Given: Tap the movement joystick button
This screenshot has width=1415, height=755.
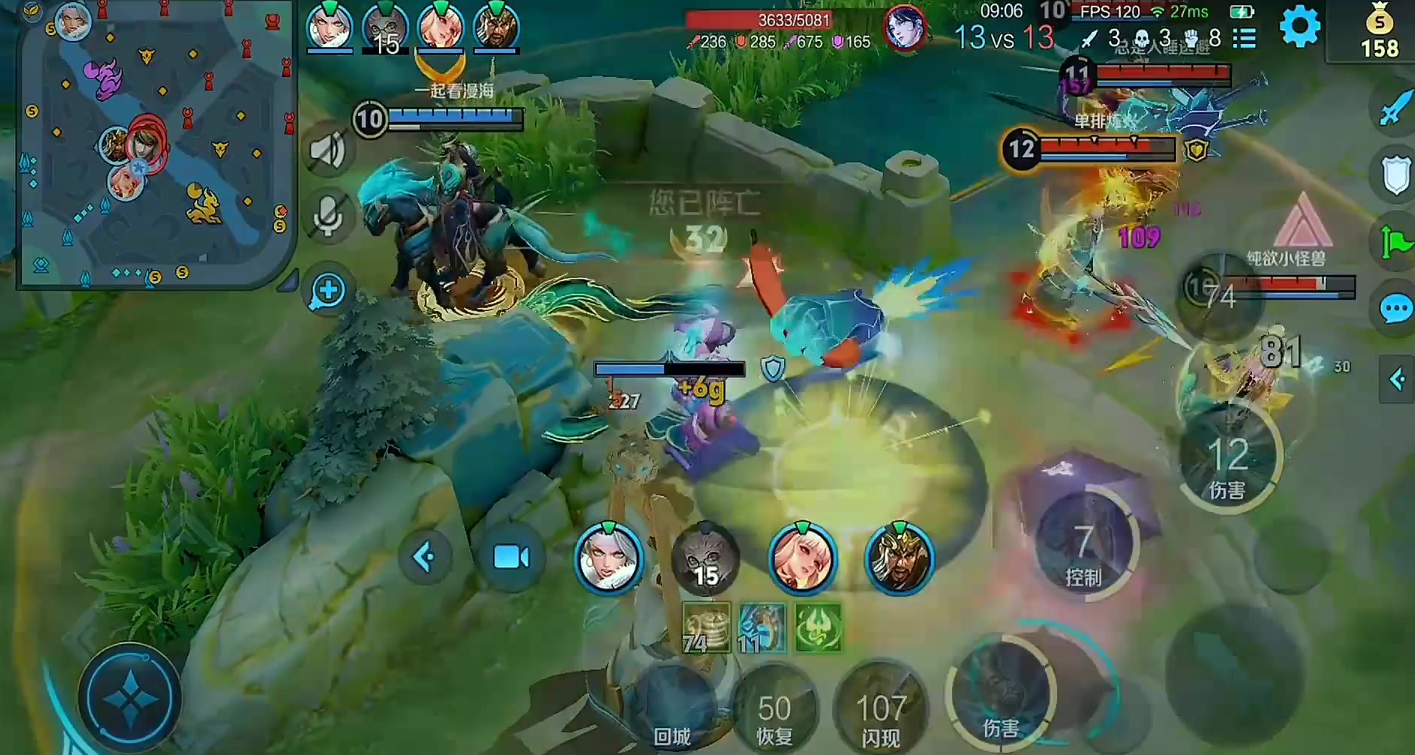Looking at the screenshot, I should point(129,697).
